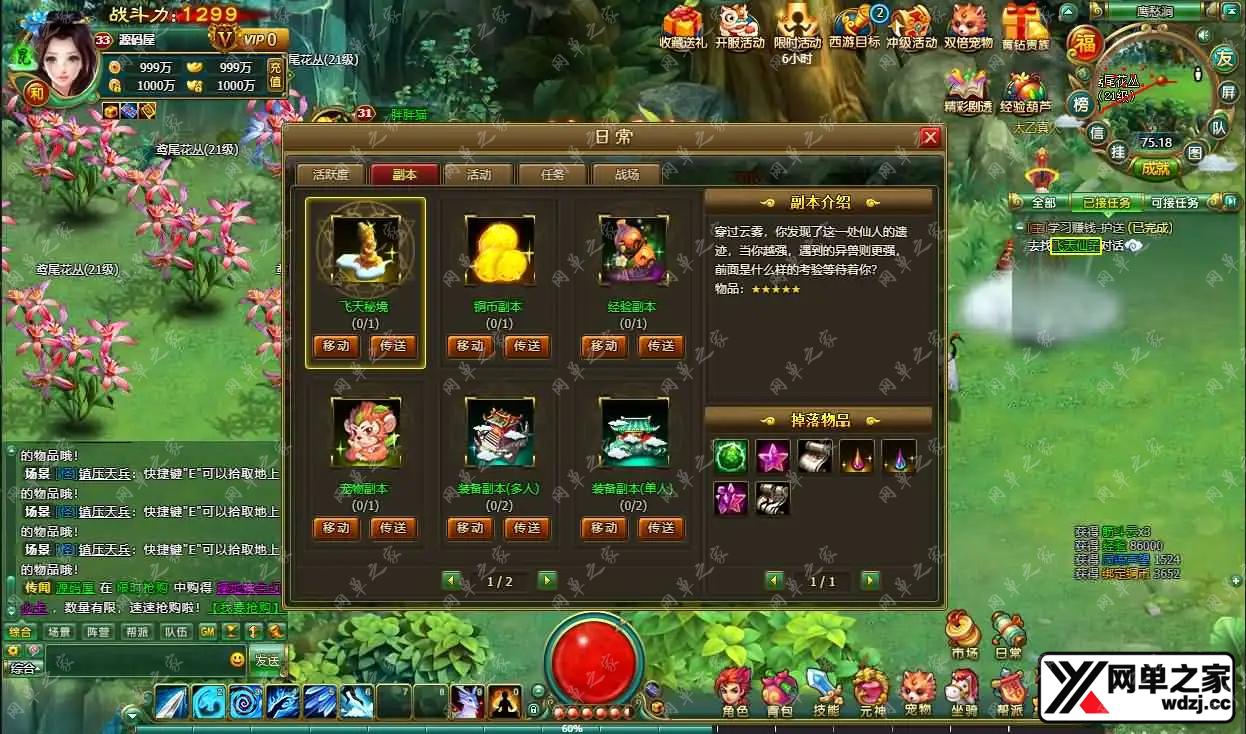
Task: Open the 背包 bag menu
Action: (780, 691)
